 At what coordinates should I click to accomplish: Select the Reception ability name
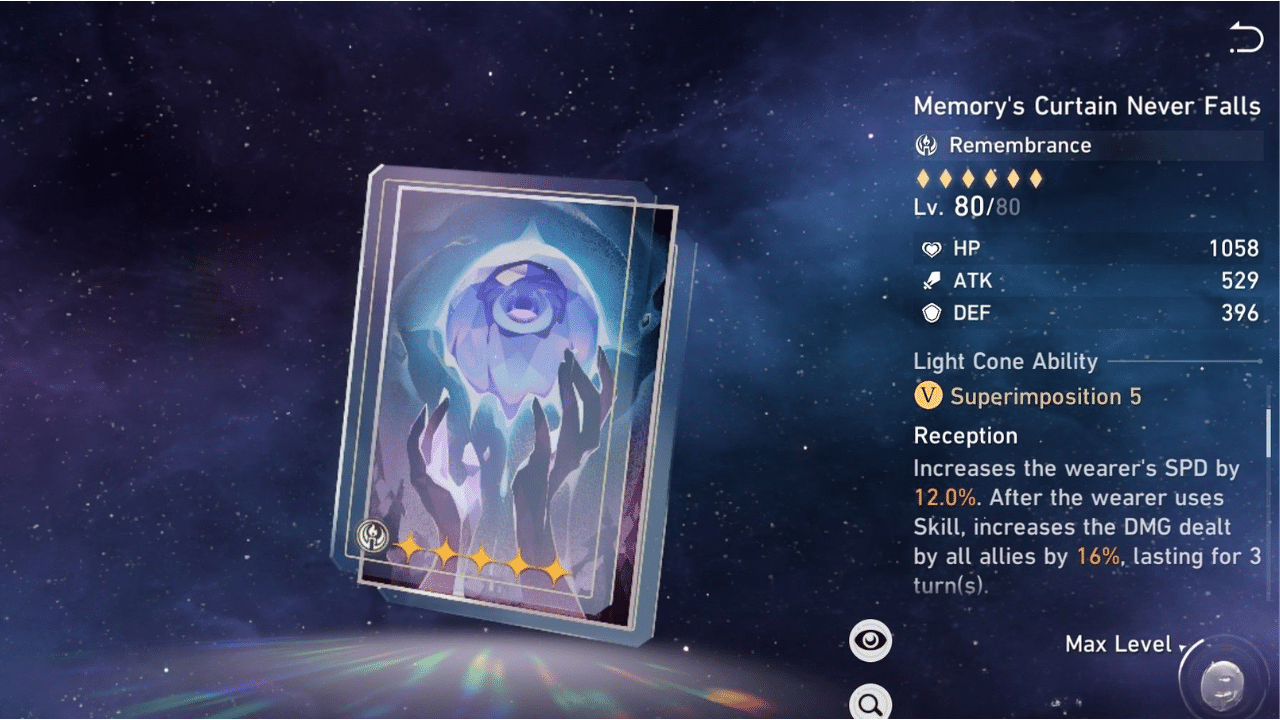tap(965, 435)
